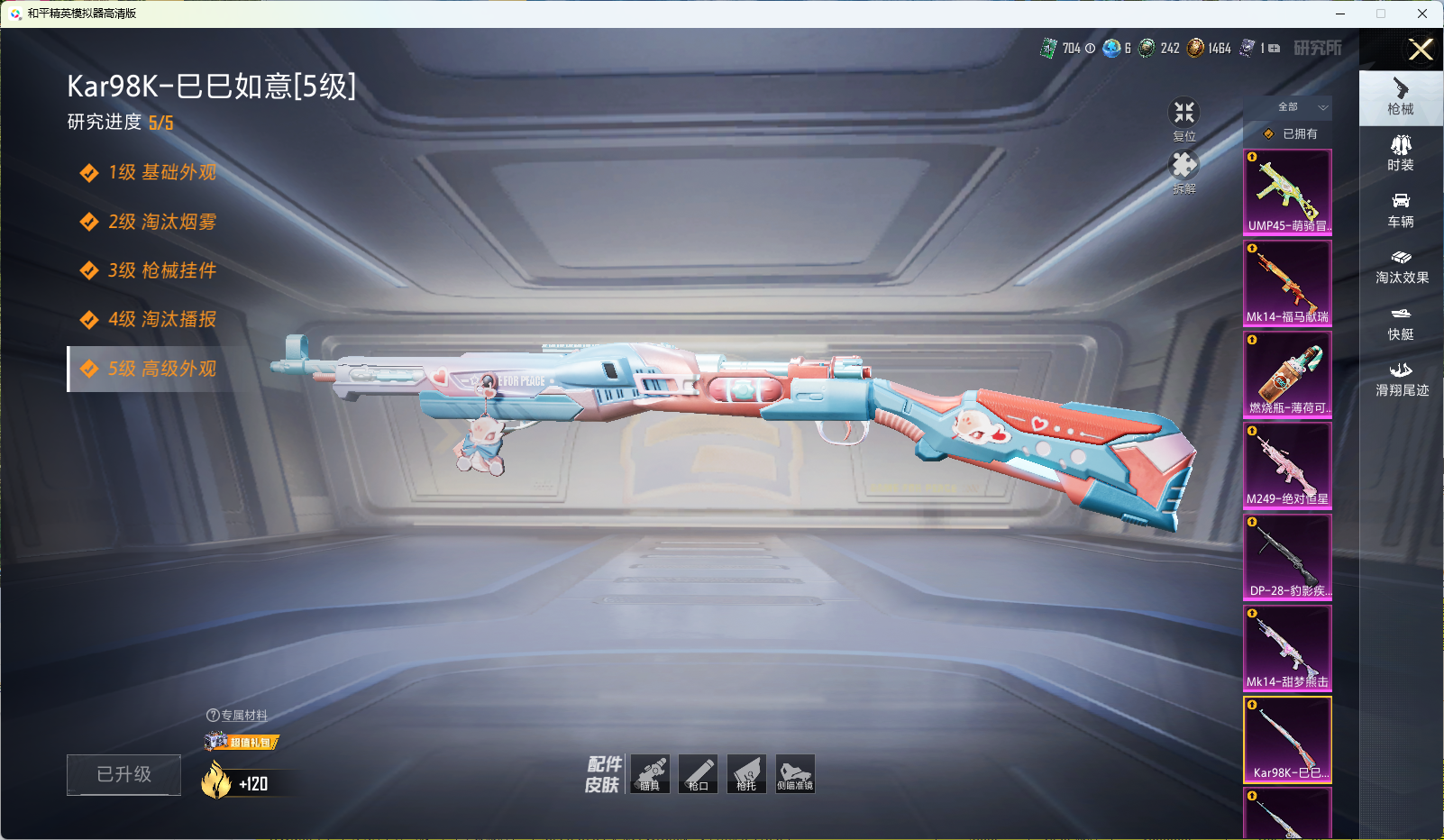The image size is (1444, 840).
Task: Close the emulator window
Action: click(x=1422, y=14)
